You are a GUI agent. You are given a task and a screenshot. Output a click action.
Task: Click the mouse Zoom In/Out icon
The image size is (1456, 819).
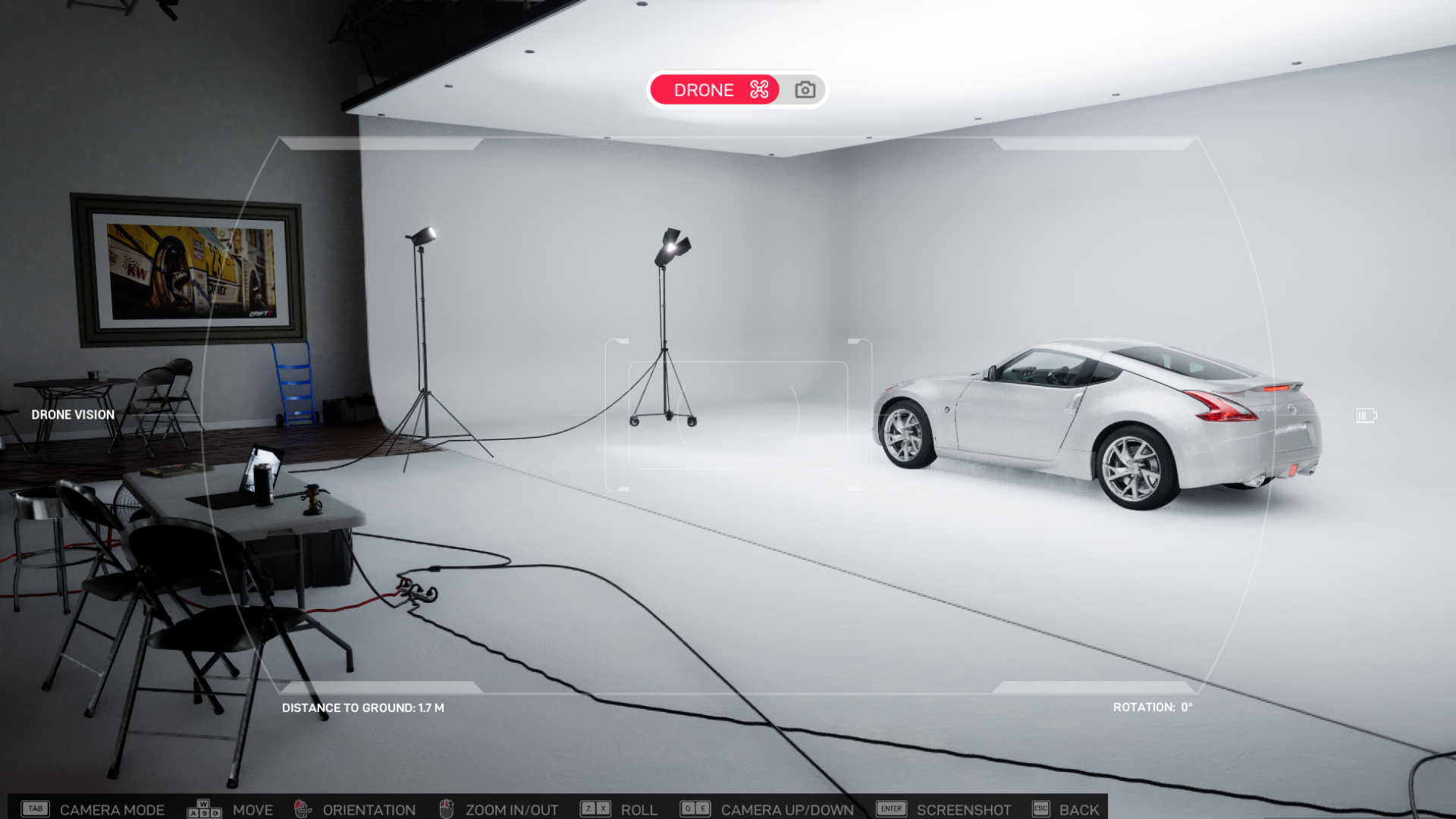446,808
